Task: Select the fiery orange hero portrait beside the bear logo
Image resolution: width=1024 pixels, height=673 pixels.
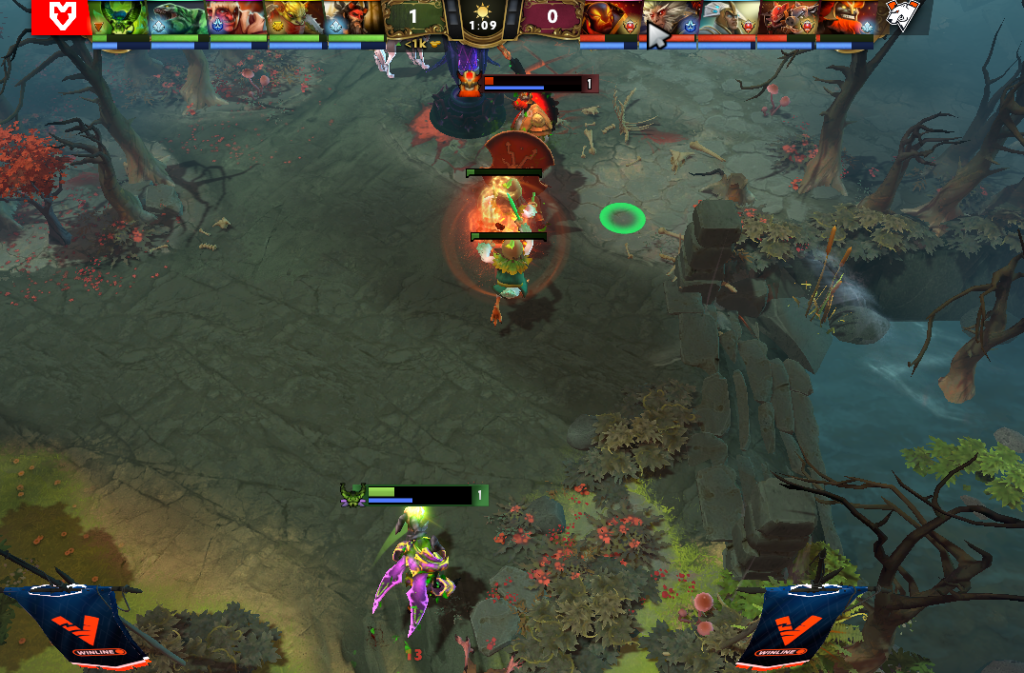Action: 845,17
